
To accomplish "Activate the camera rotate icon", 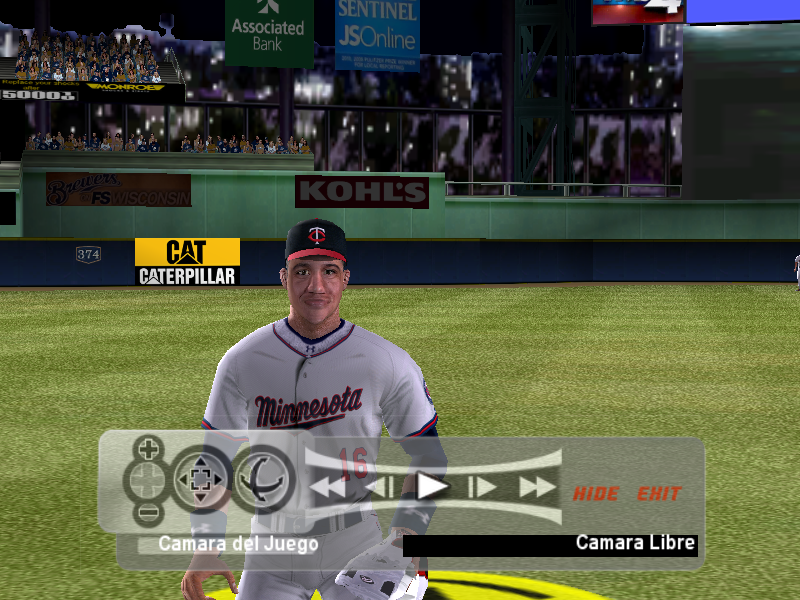I will [264, 480].
